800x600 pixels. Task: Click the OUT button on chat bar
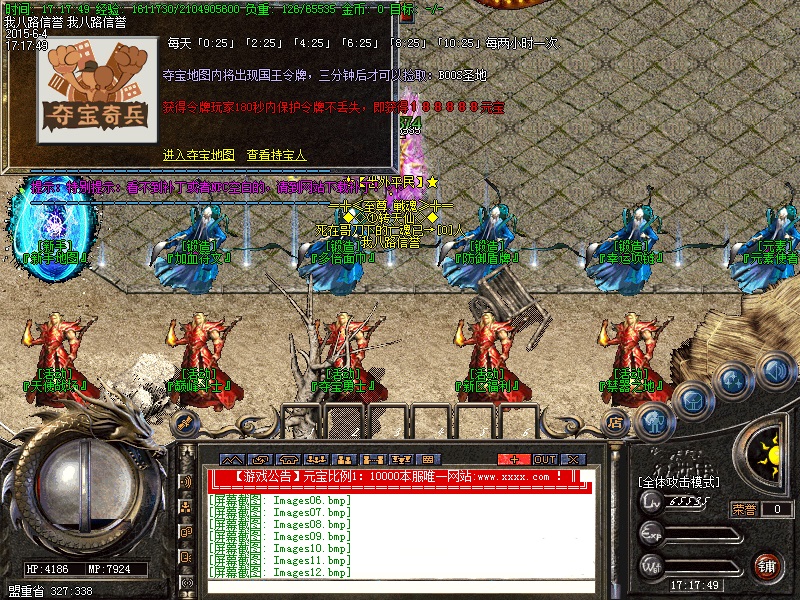click(x=545, y=459)
